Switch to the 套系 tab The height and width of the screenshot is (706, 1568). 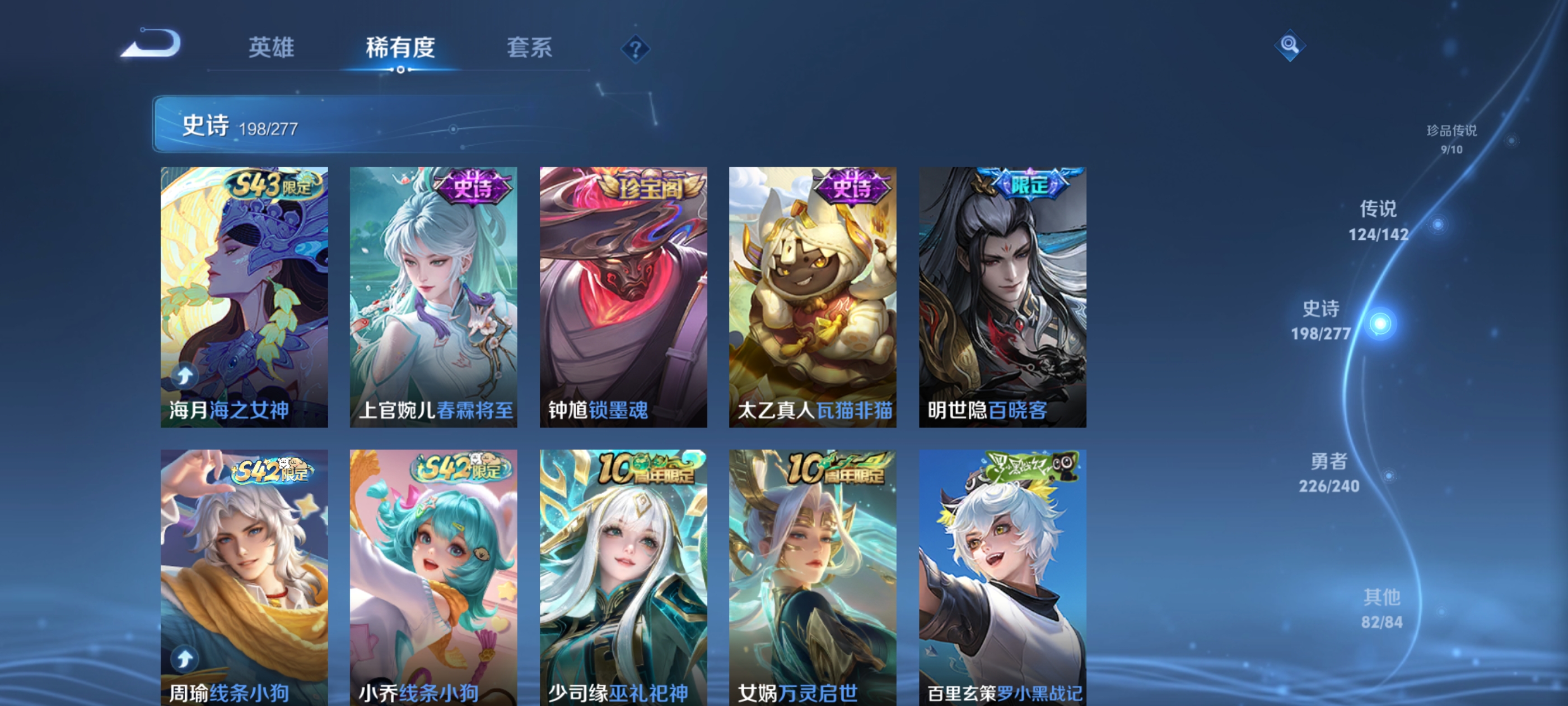coord(529,50)
